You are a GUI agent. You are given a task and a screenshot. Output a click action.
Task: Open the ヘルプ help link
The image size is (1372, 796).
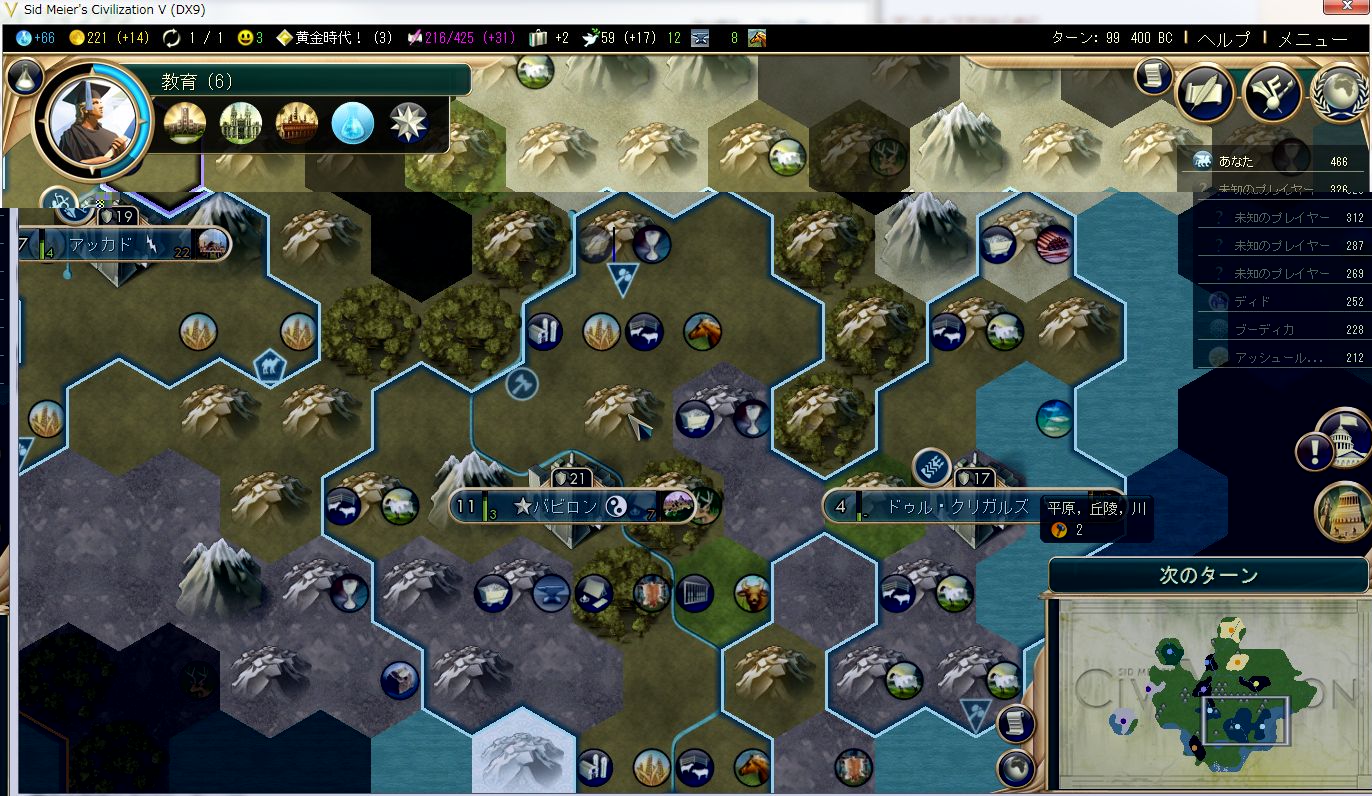1223,39
